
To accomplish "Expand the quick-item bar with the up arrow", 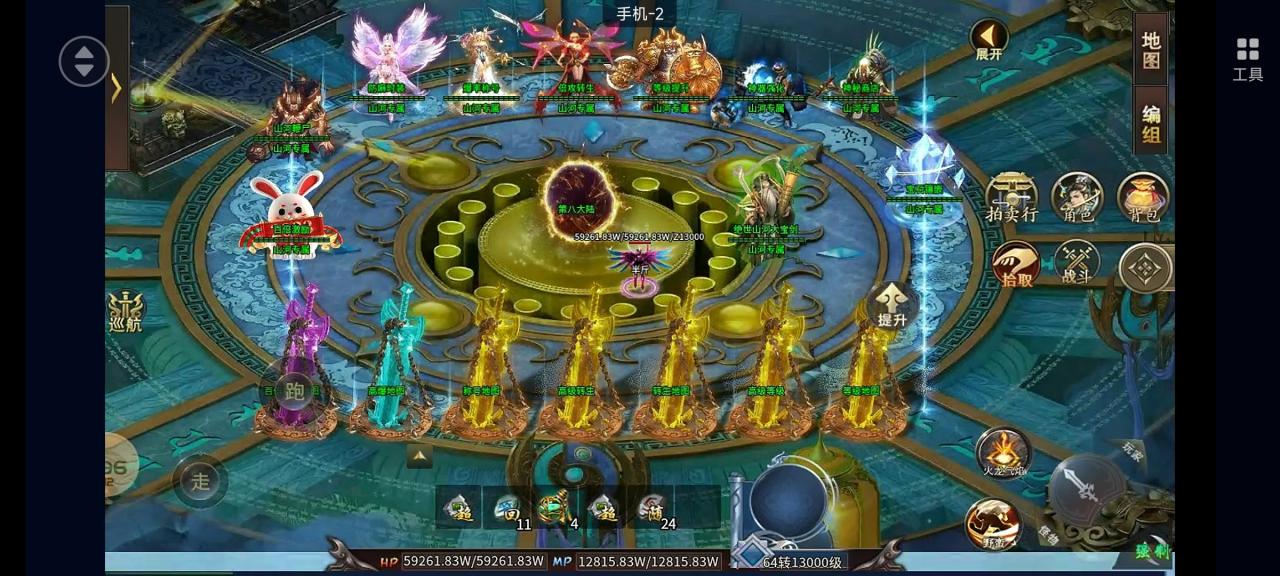I will (x=420, y=457).
